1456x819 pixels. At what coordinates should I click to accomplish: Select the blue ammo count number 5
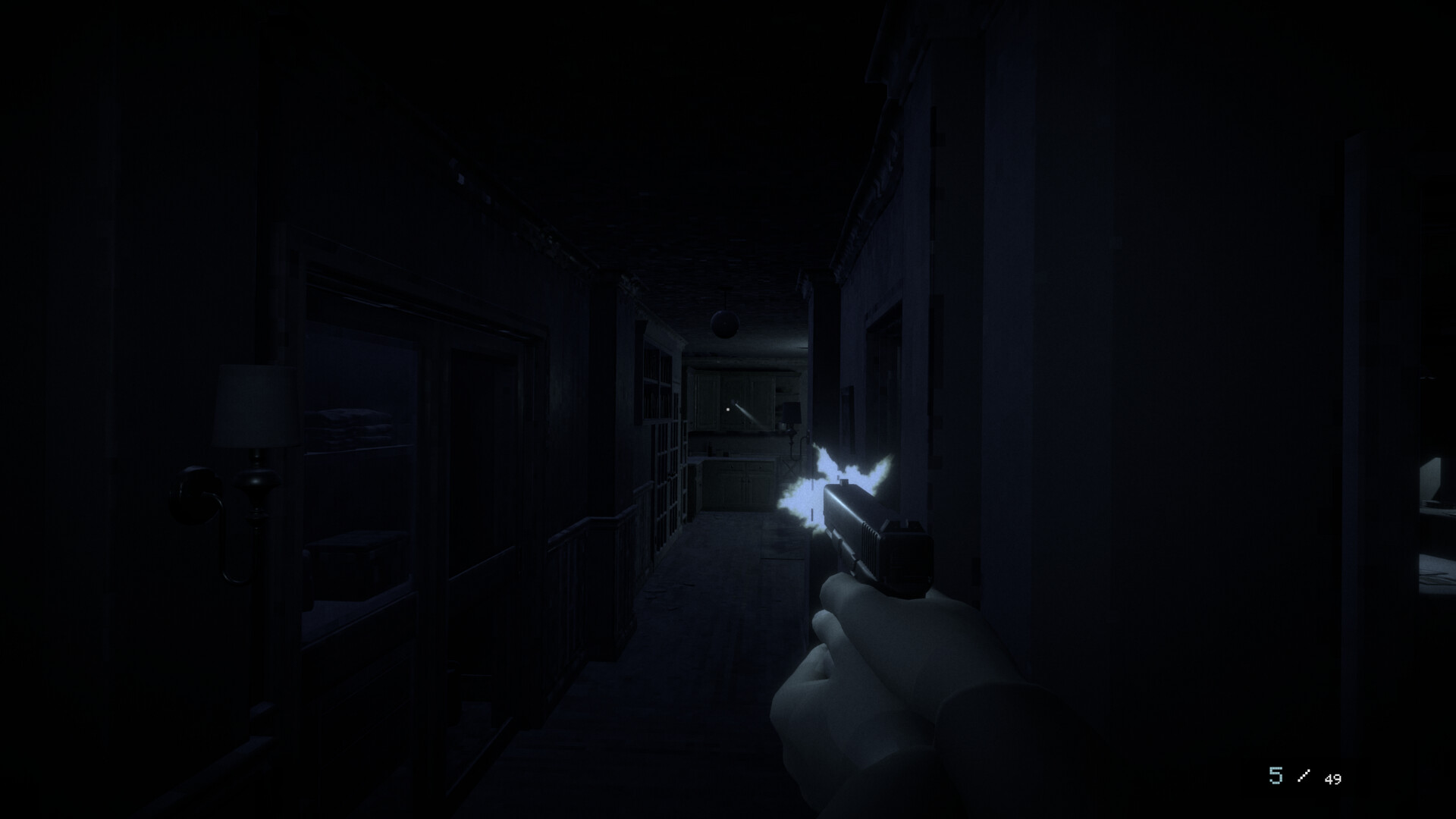coord(1275,777)
